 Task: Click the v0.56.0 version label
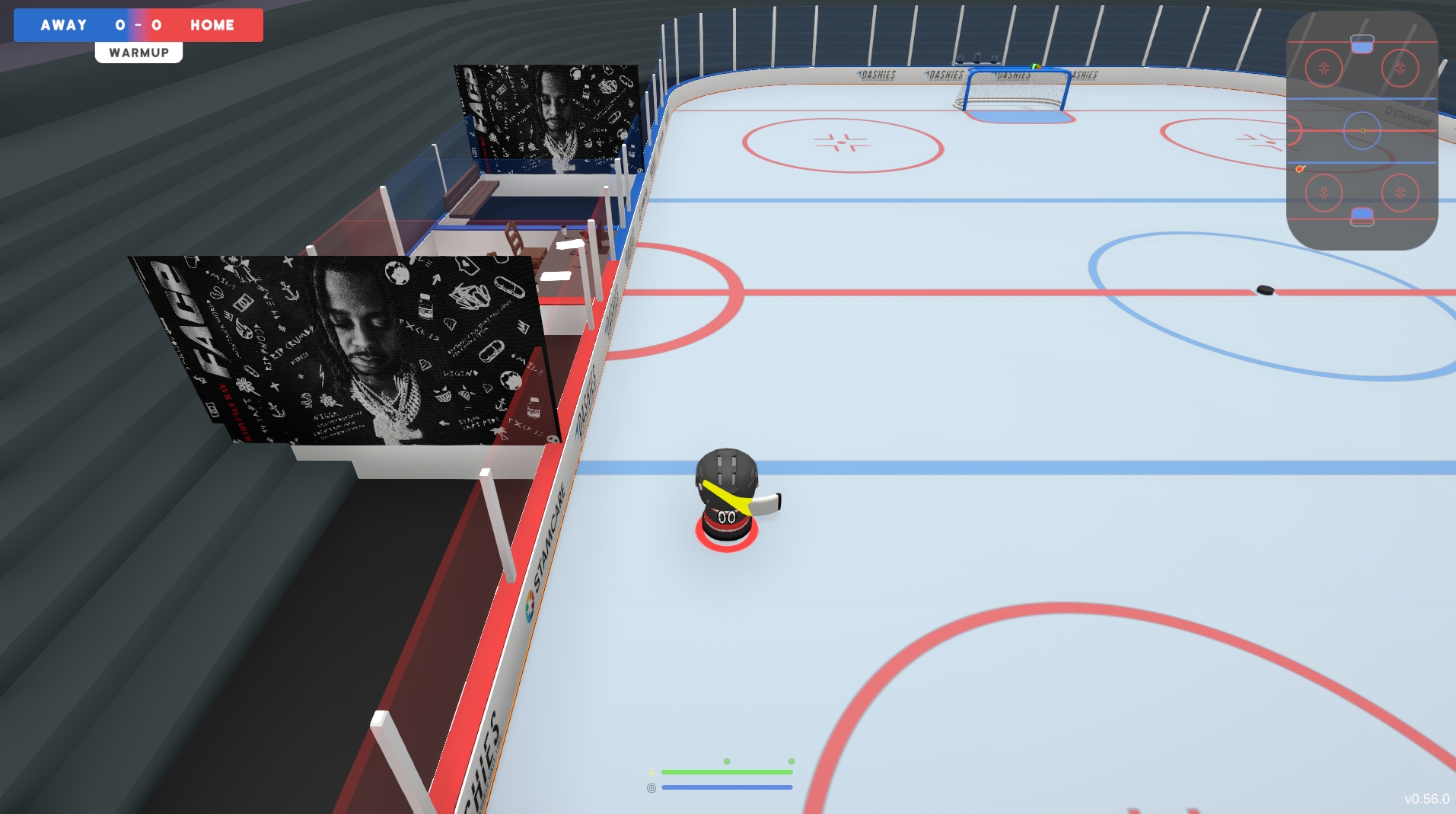pyautogui.click(x=1428, y=800)
